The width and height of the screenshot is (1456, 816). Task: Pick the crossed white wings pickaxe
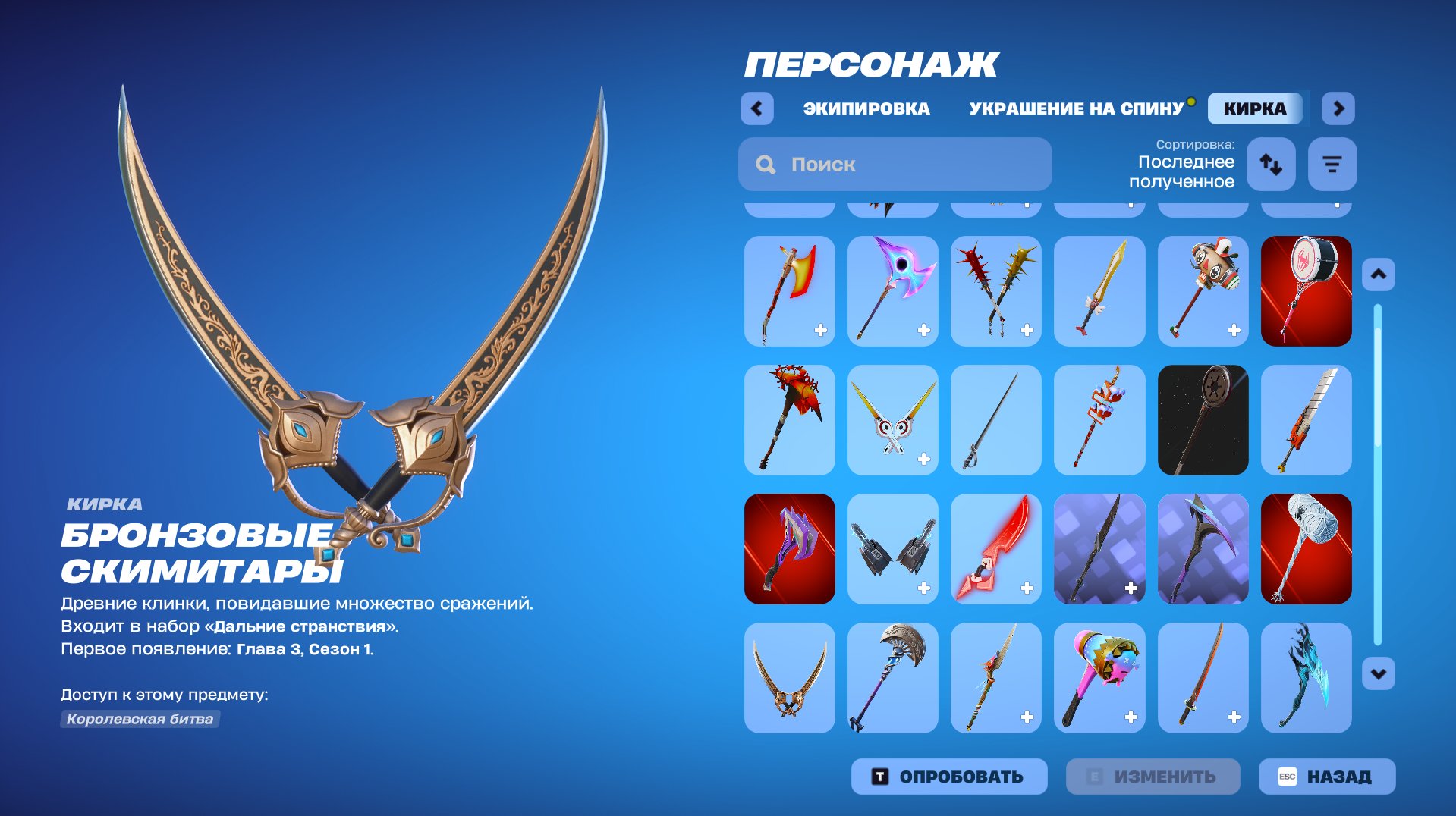pyautogui.click(x=893, y=420)
